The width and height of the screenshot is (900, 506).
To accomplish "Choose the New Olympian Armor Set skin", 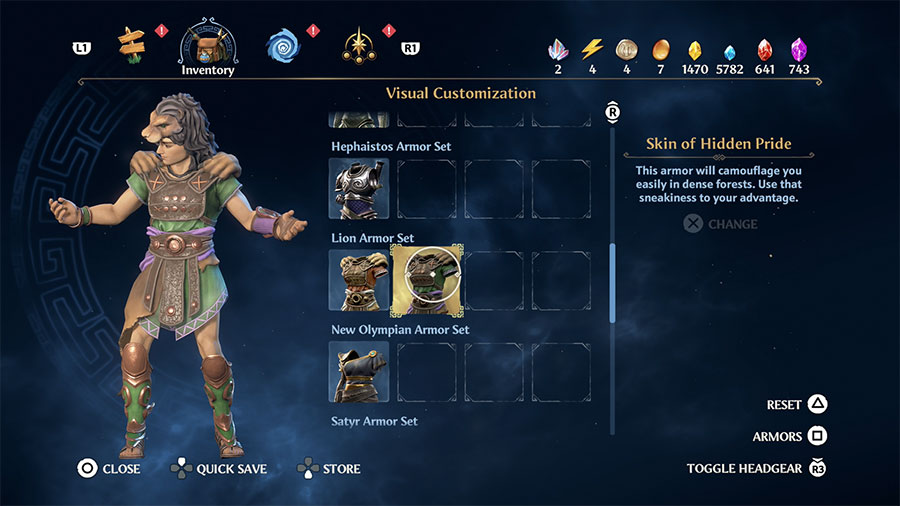I will coord(358,372).
